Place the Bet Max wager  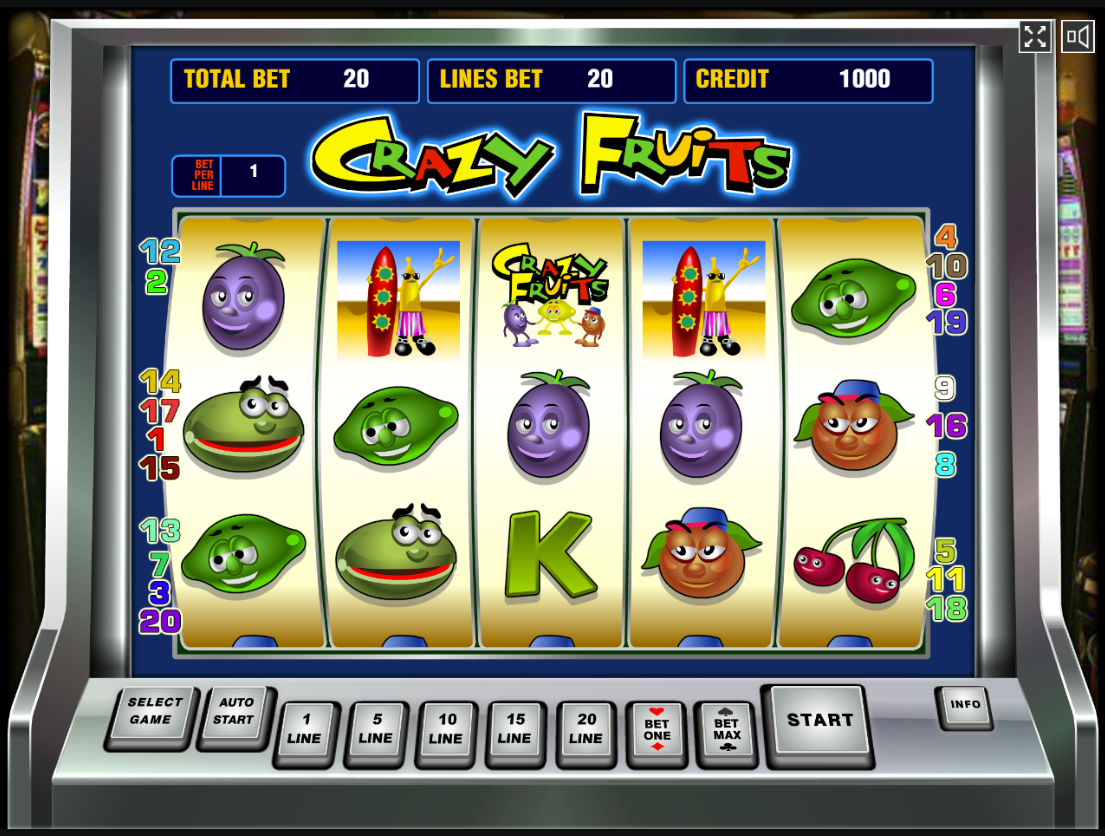click(727, 730)
